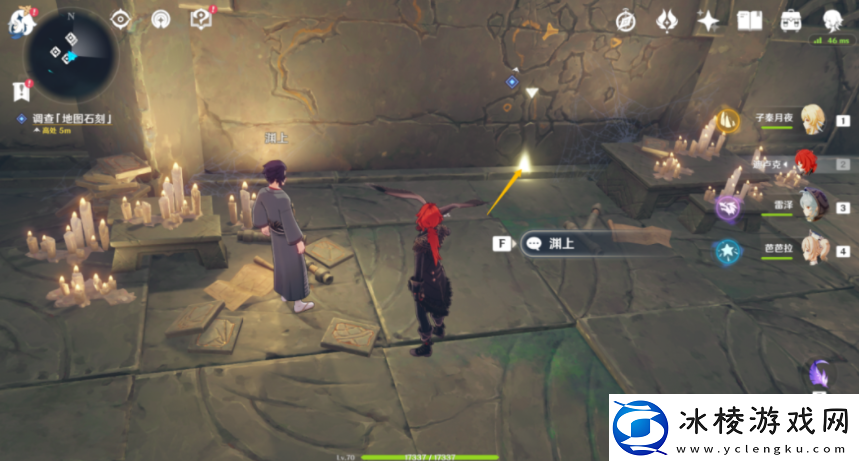Switch to party member 芭芭拉
Screen dimensions: 859x461
point(812,250)
